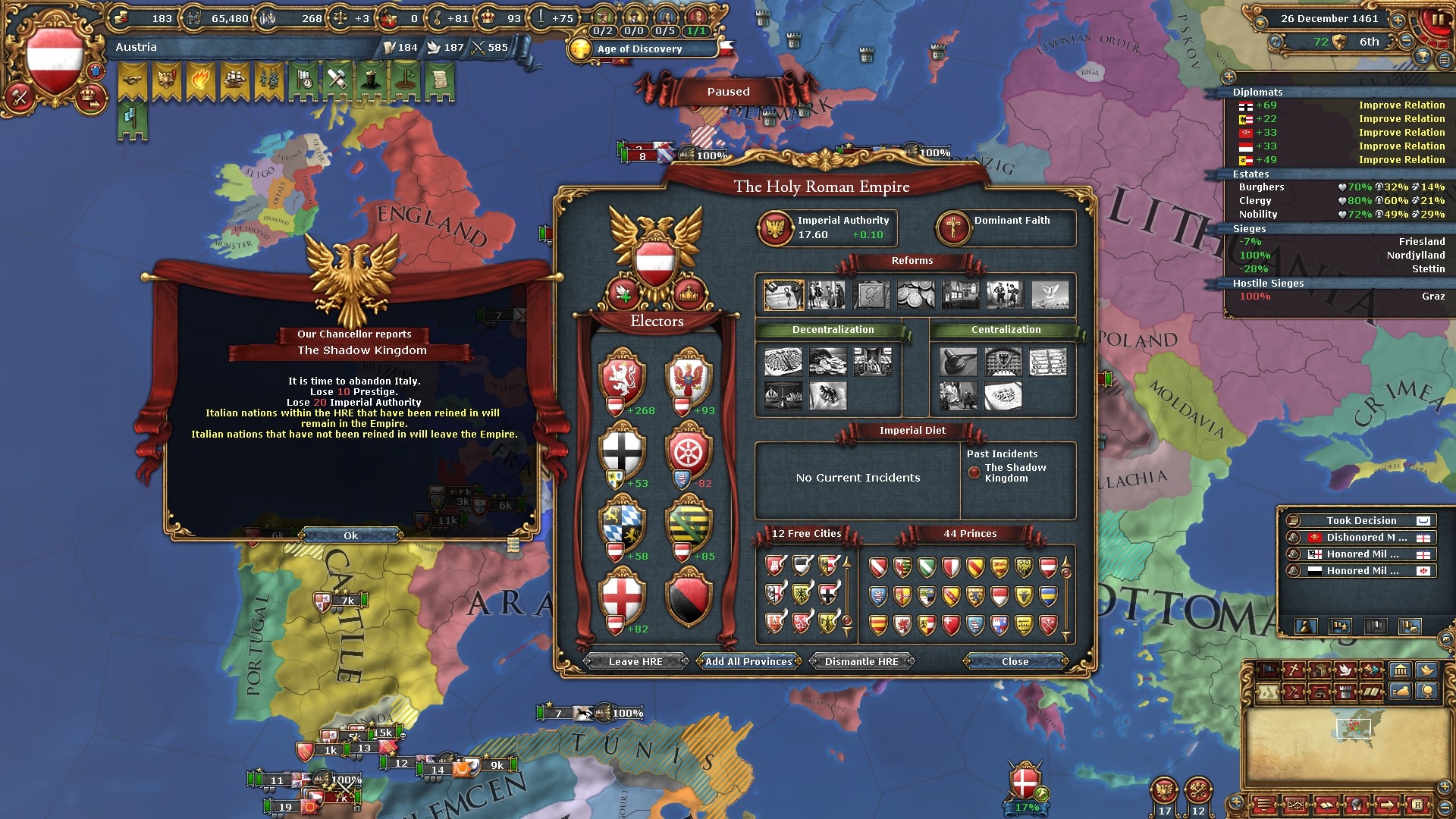This screenshot has height=819, width=1456.
Task: Click the Took Decision notification
Action: 1361,521
